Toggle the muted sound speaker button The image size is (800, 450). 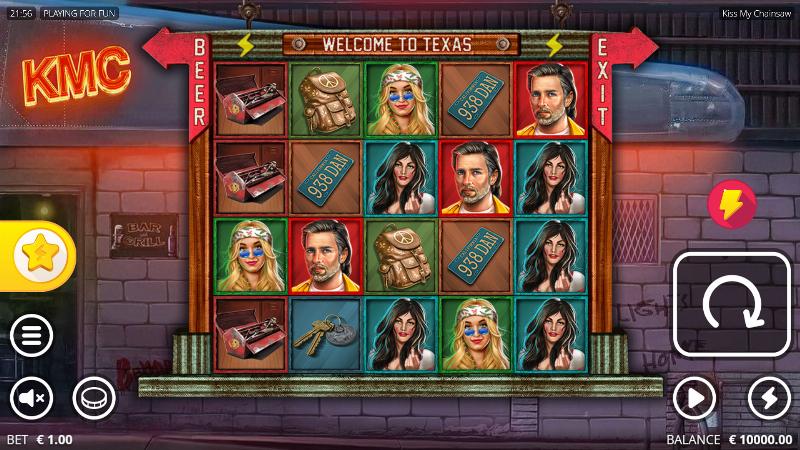click(32, 399)
